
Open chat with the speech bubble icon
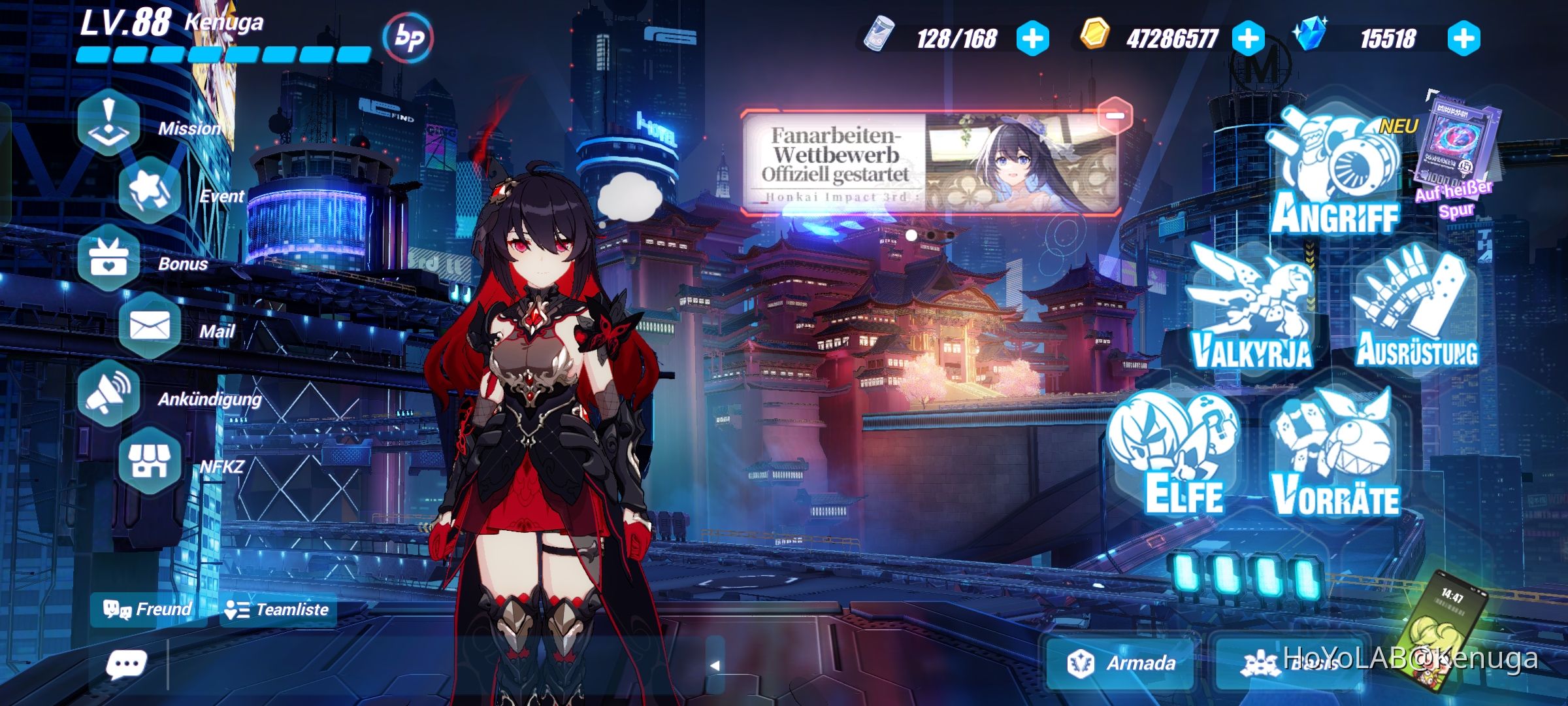coord(128,664)
